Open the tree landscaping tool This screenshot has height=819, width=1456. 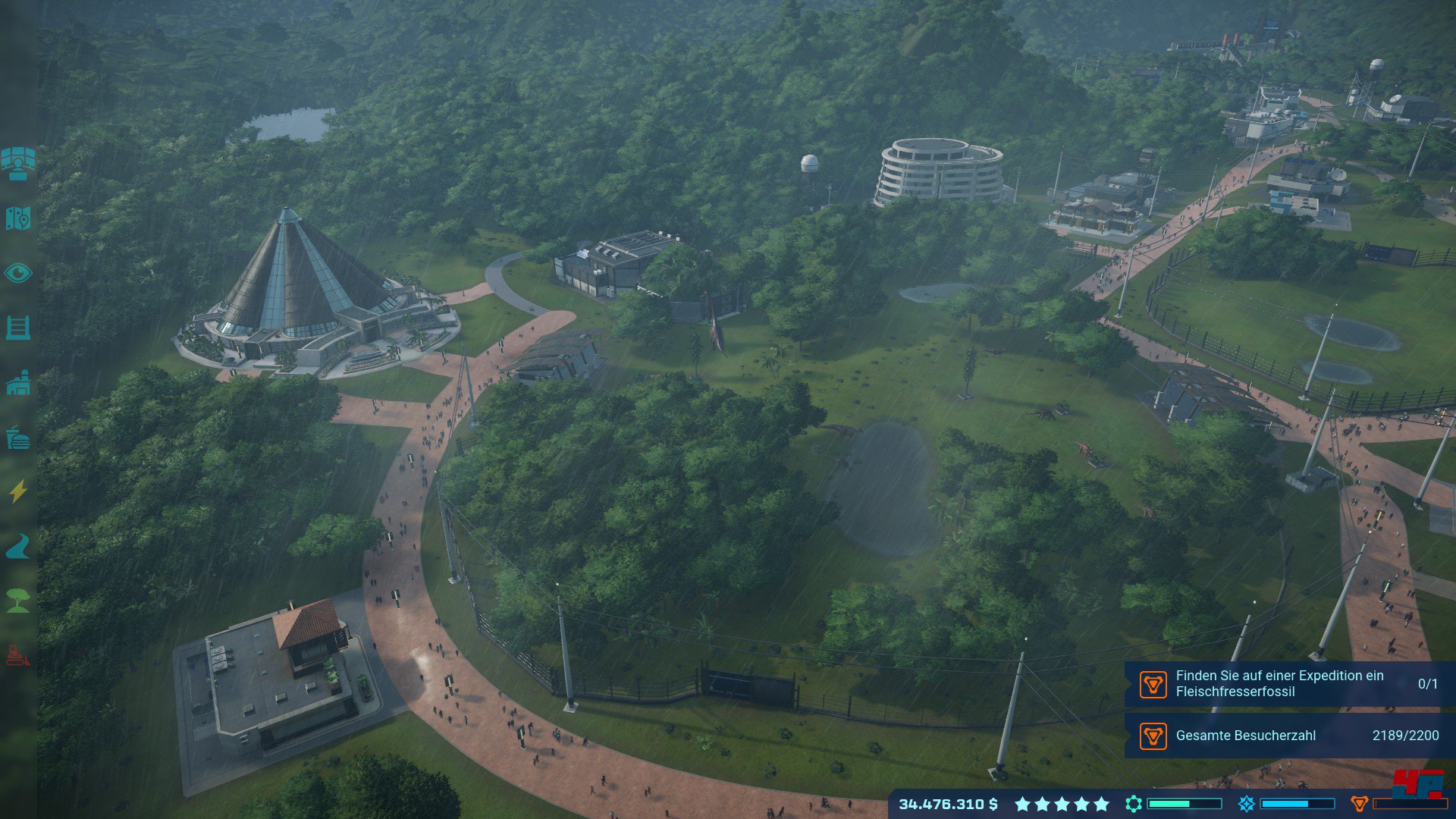point(18,601)
